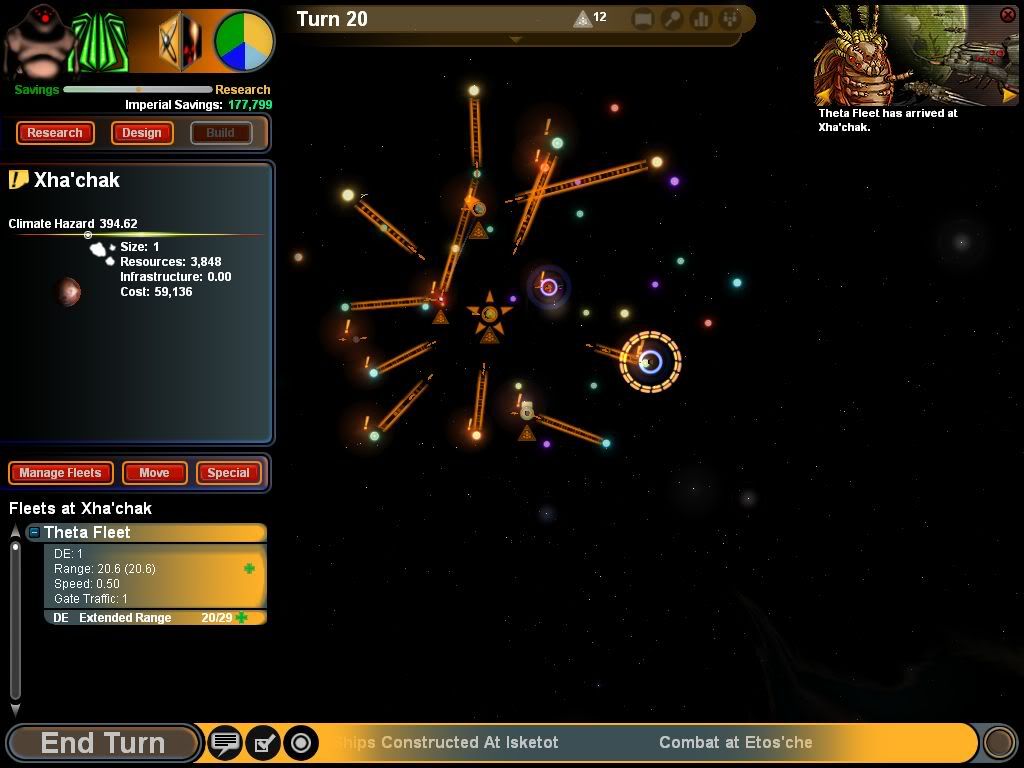End the current turn
The width and height of the screenshot is (1024, 768).
pyautogui.click(x=102, y=743)
